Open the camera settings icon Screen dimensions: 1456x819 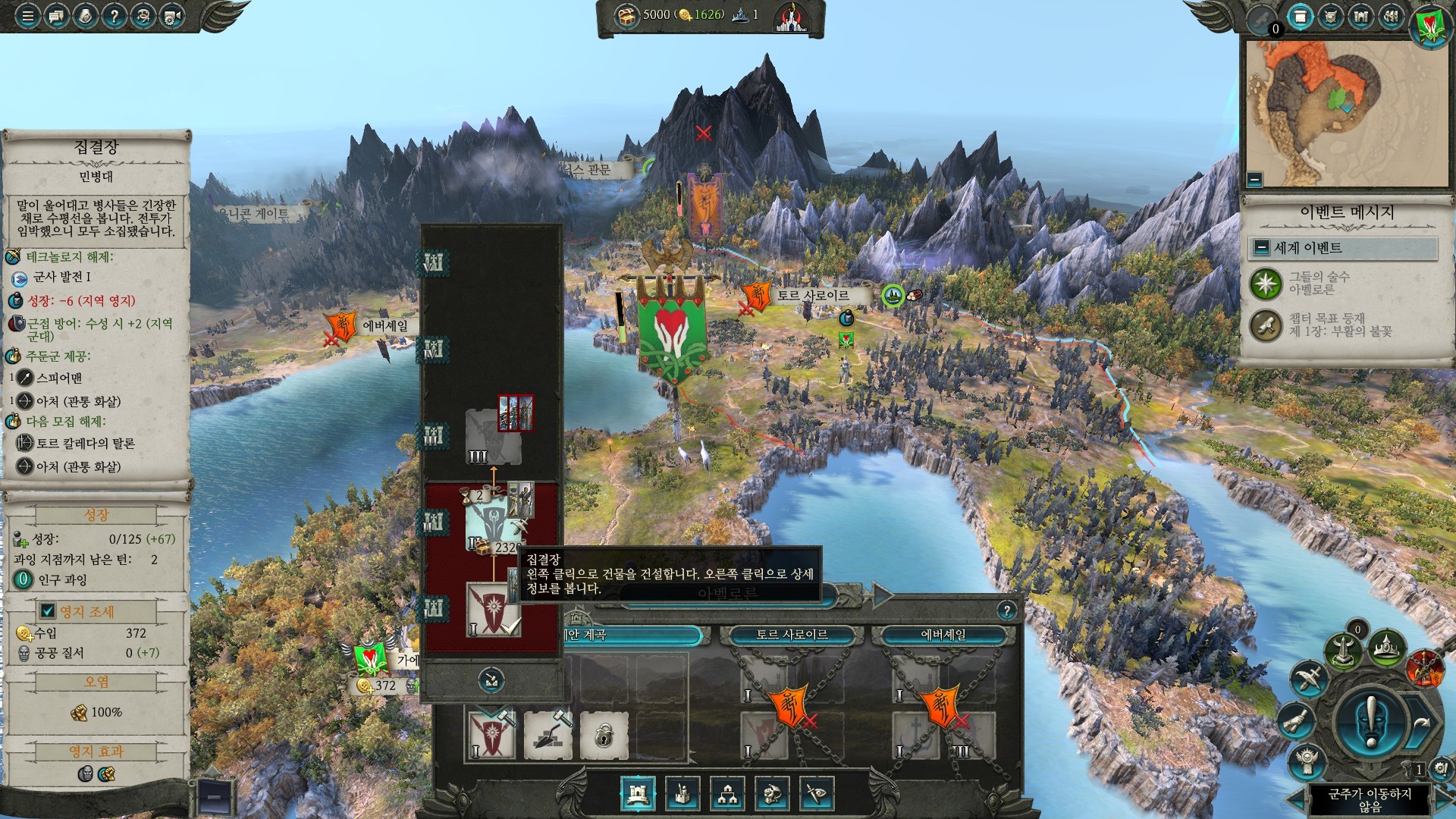[173, 16]
